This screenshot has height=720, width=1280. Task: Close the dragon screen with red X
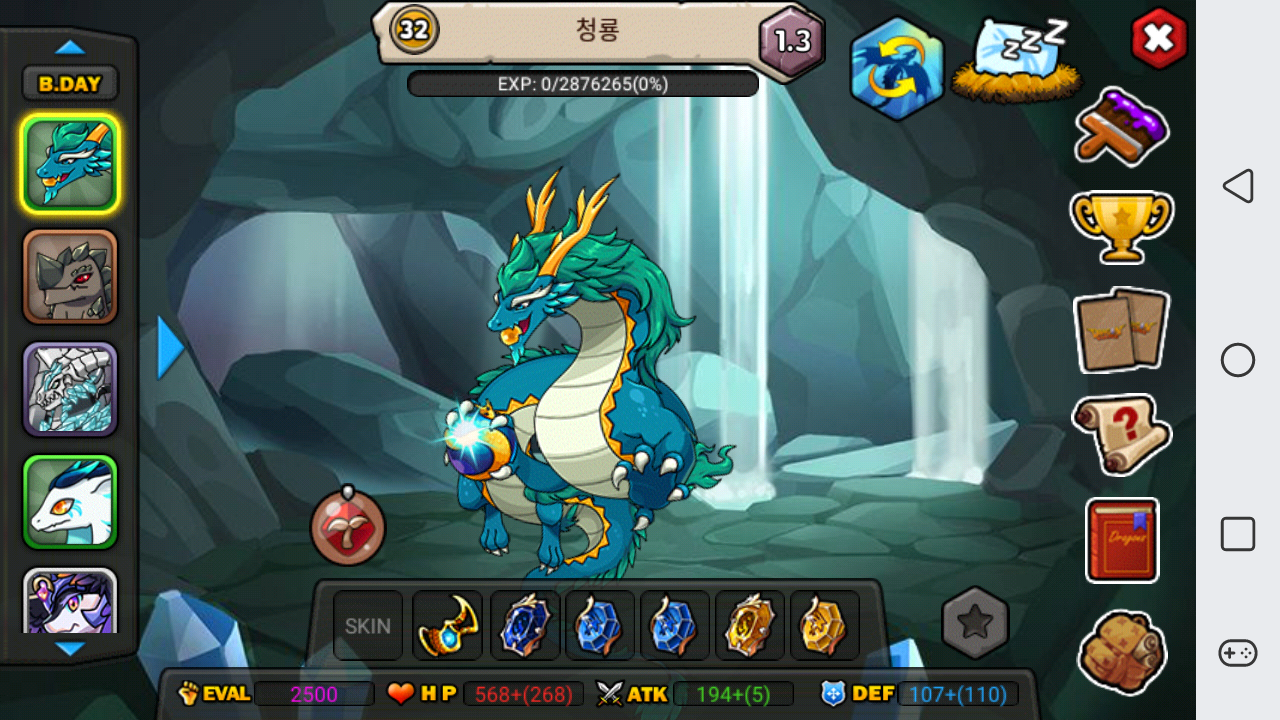(x=1159, y=38)
